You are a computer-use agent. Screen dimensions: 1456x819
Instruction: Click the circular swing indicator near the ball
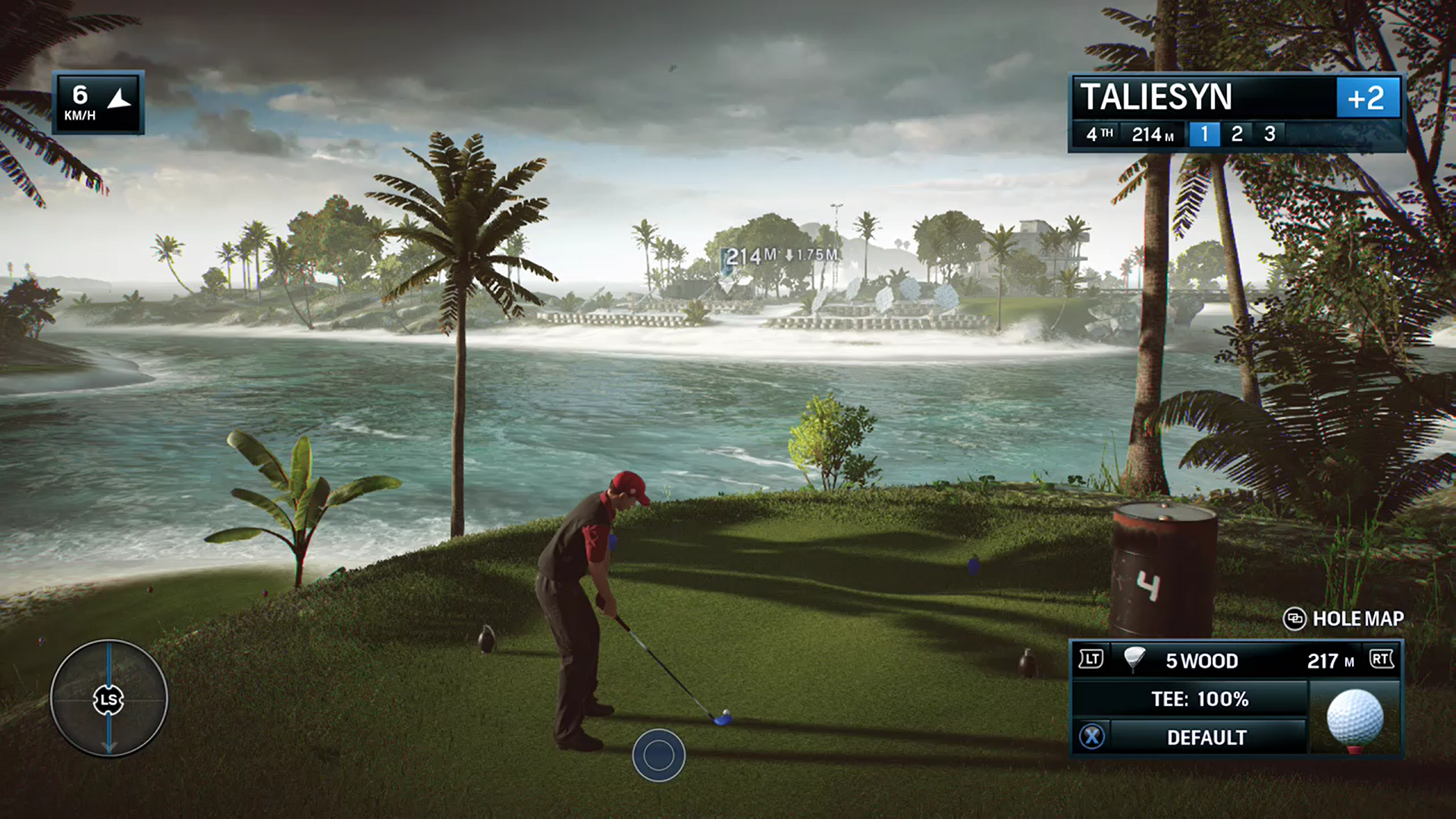[x=658, y=755]
